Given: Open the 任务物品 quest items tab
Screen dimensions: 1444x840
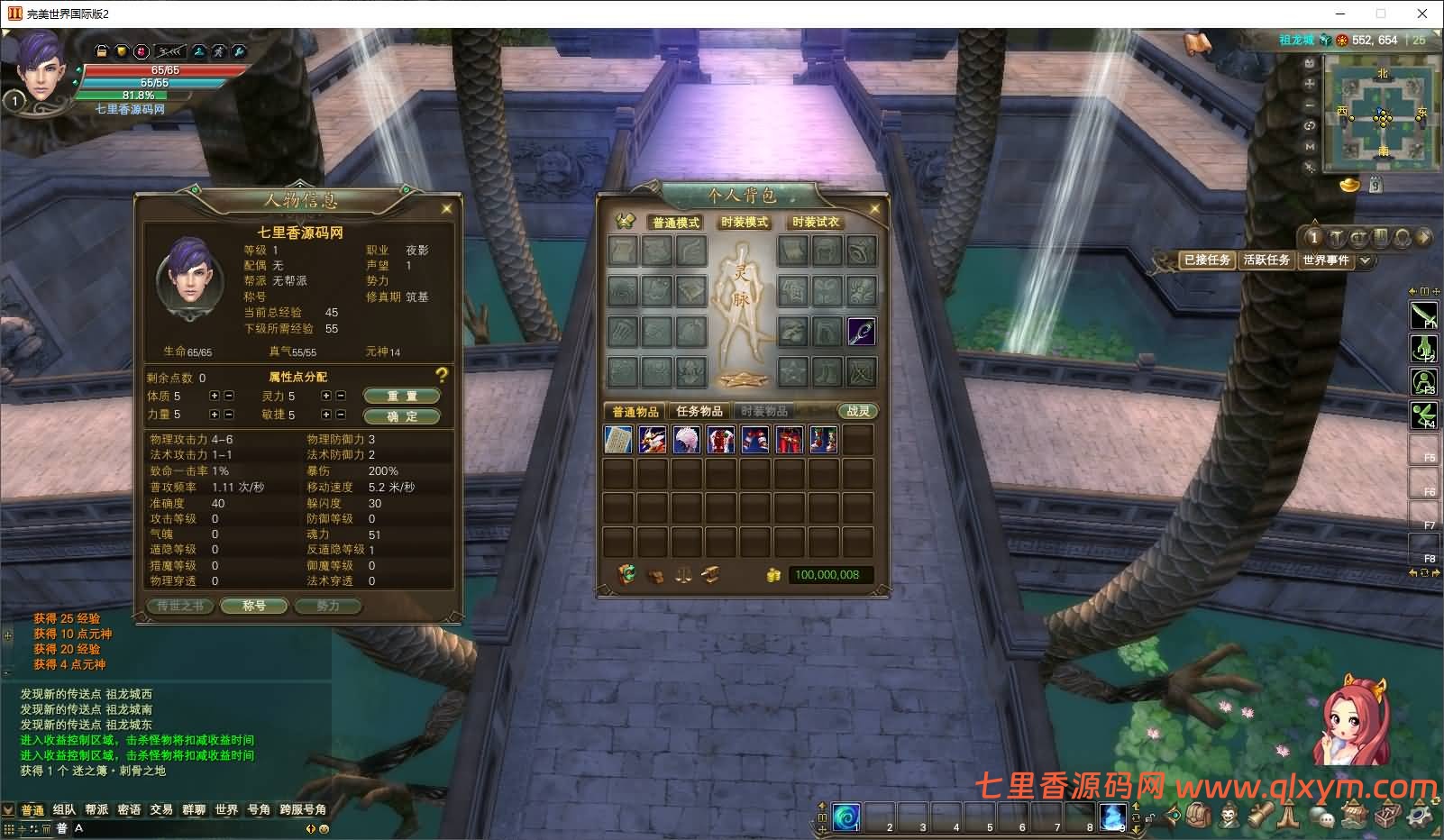Looking at the screenshot, I should 699,411.
